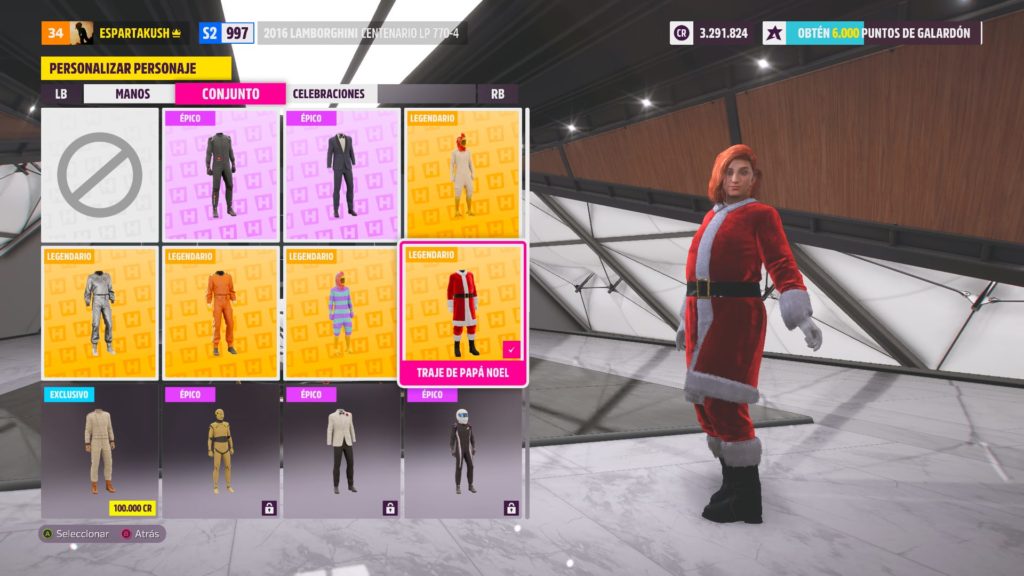Choose the legendary silver racing suit
Viewport: 1024px width, 576px height.
click(x=99, y=312)
